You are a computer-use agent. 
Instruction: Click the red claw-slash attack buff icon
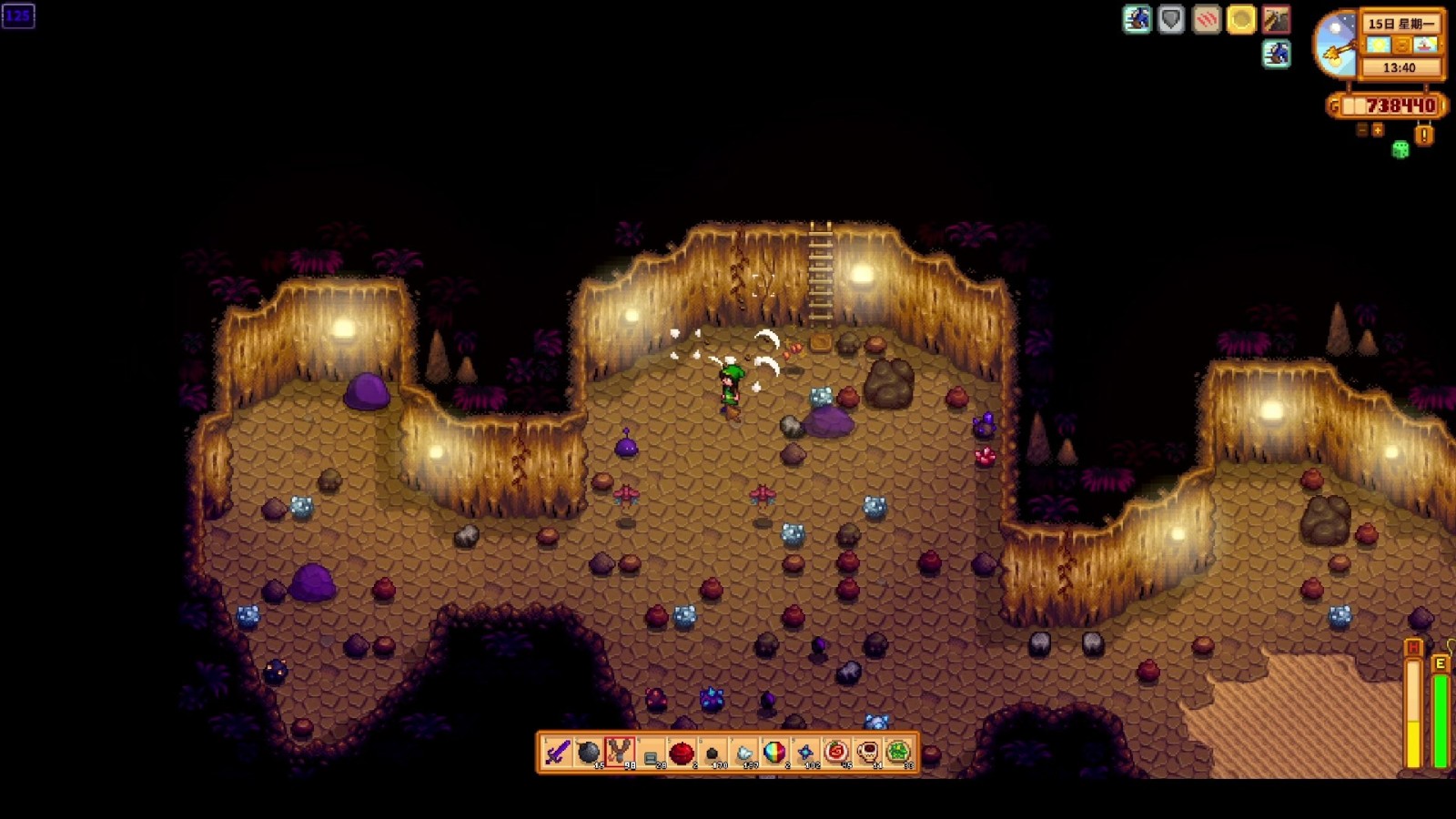click(x=1207, y=20)
